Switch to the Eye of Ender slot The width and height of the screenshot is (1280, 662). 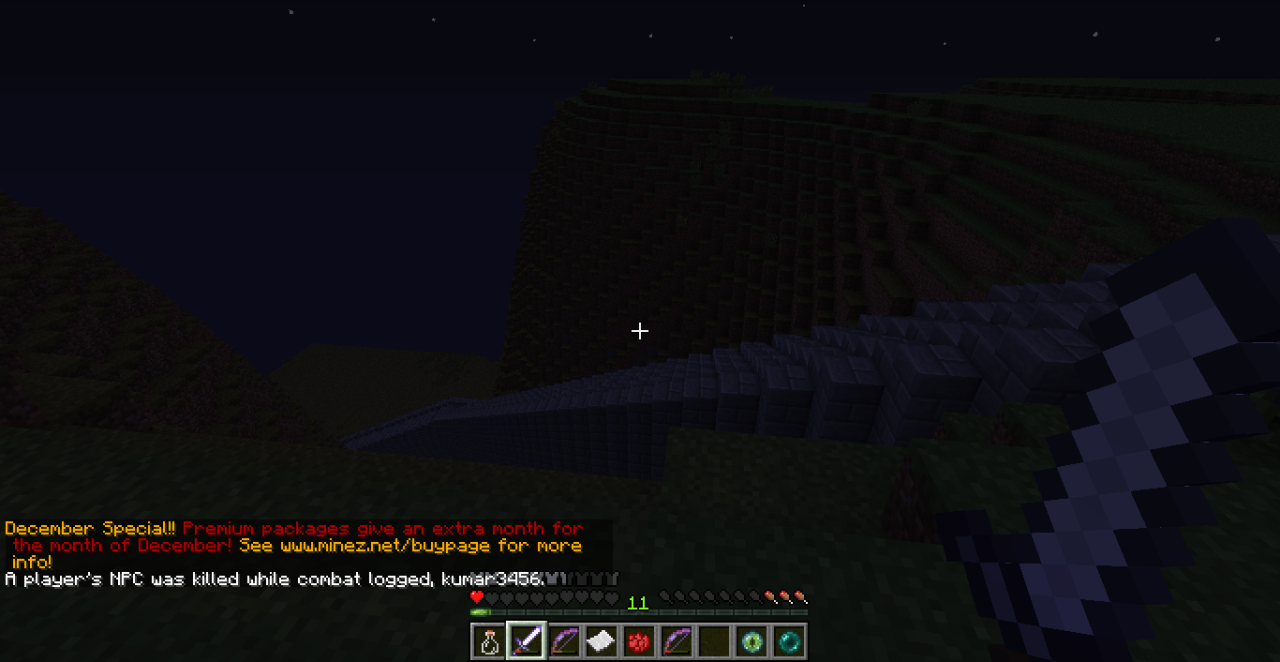pos(751,641)
